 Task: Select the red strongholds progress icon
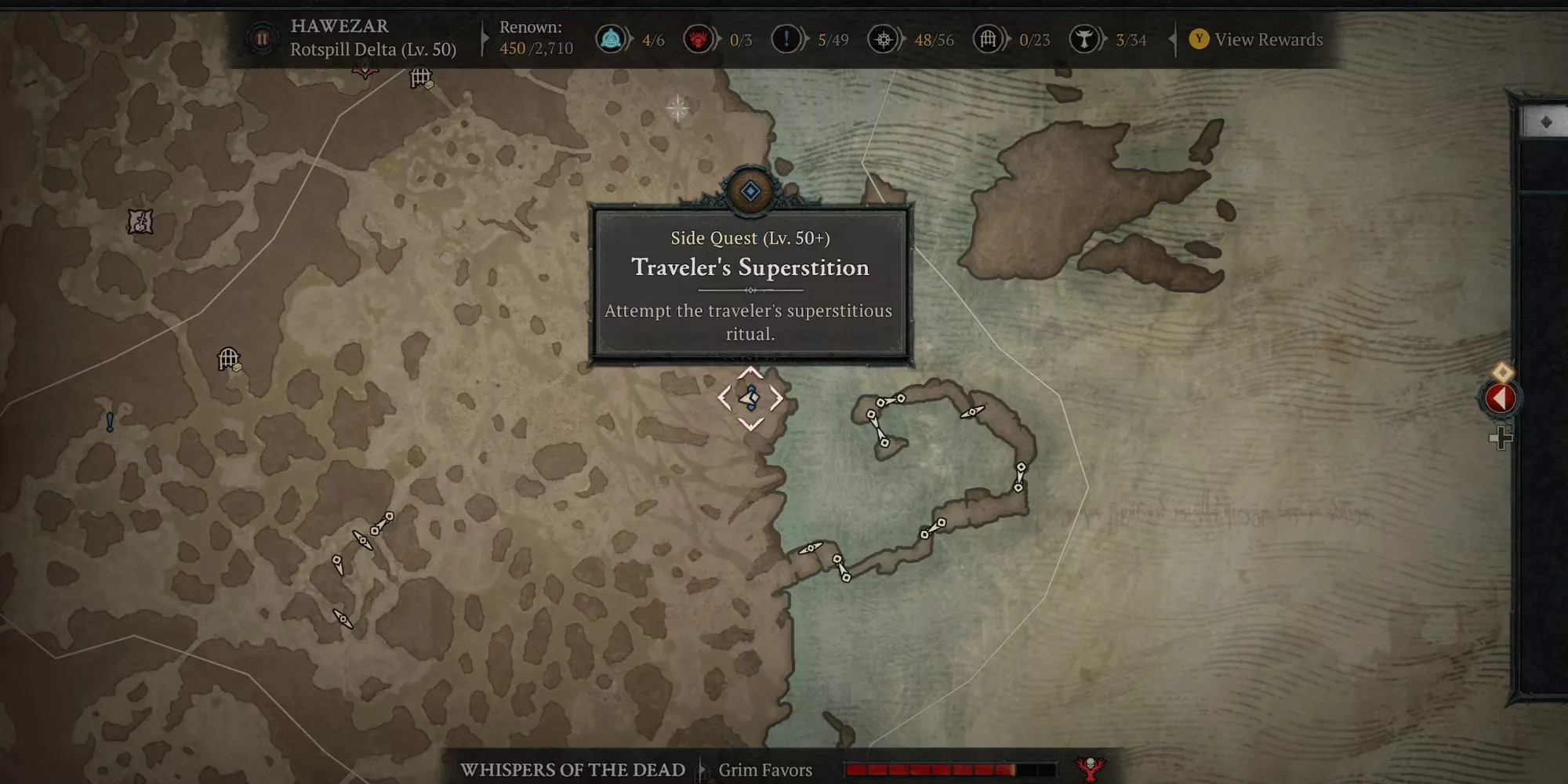tap(698, 38)
